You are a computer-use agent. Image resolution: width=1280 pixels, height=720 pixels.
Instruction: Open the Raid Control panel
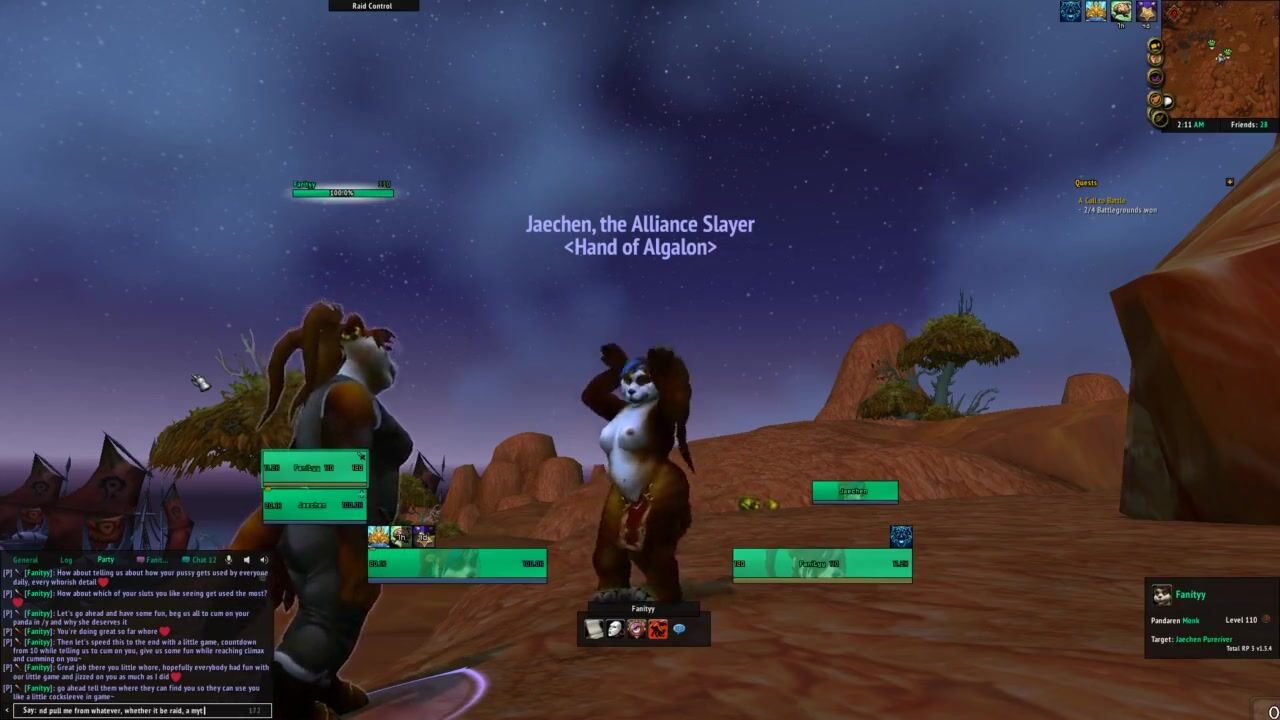click(372, 6)
